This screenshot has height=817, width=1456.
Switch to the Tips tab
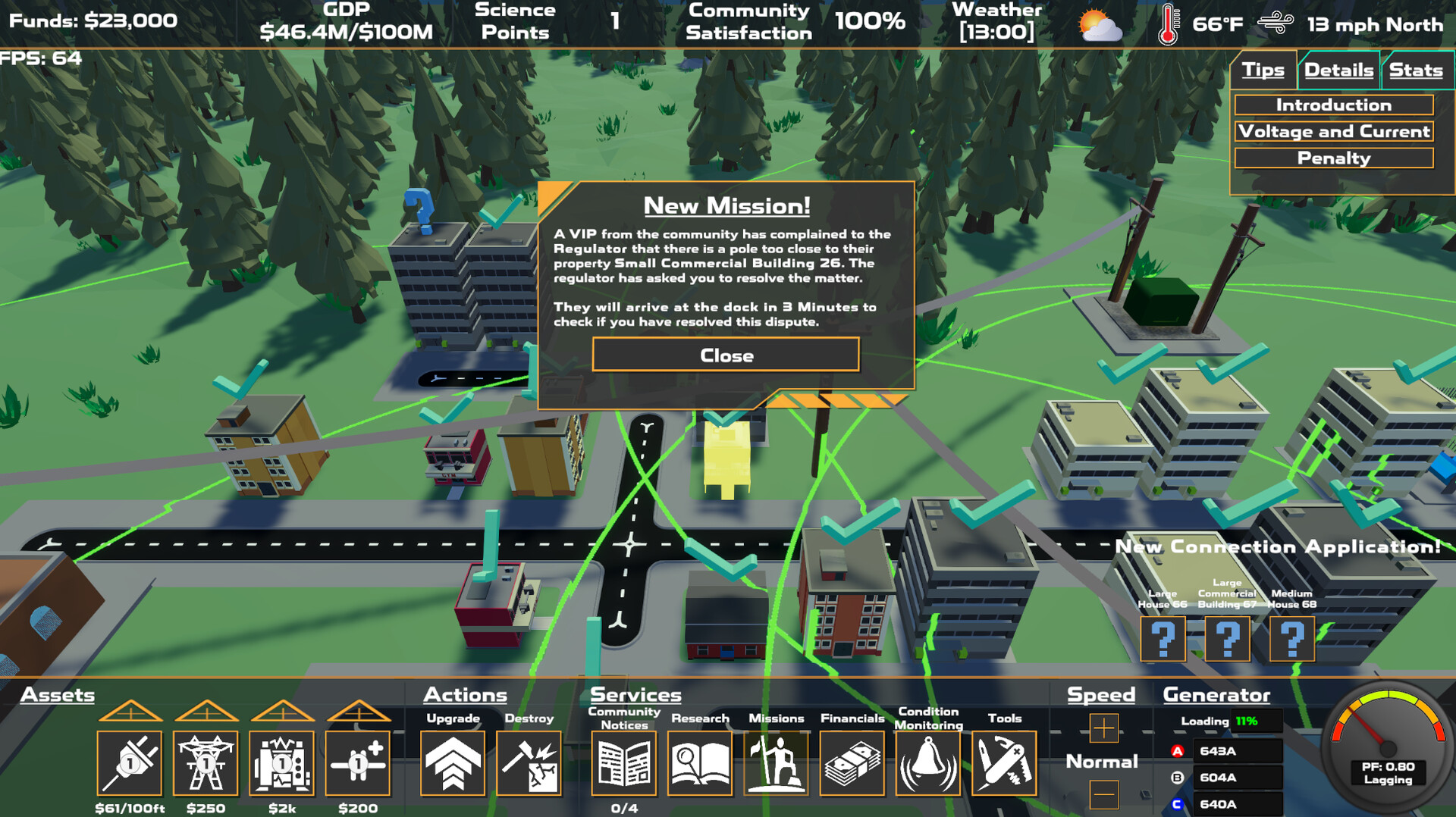[x=1263, y=70]
